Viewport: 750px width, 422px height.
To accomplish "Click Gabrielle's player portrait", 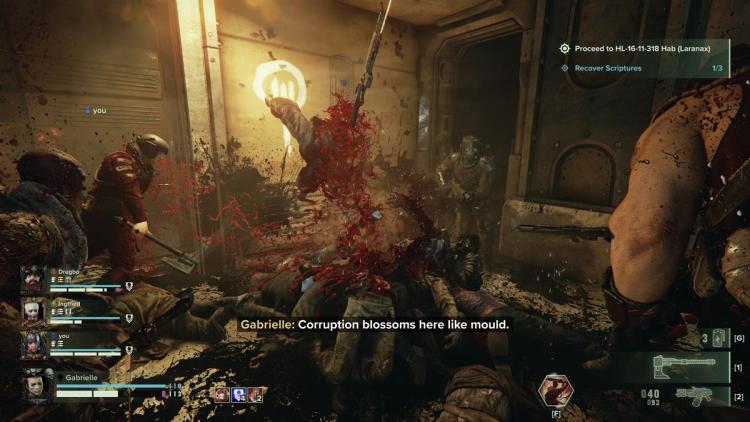I will click(x=40, y=385).
